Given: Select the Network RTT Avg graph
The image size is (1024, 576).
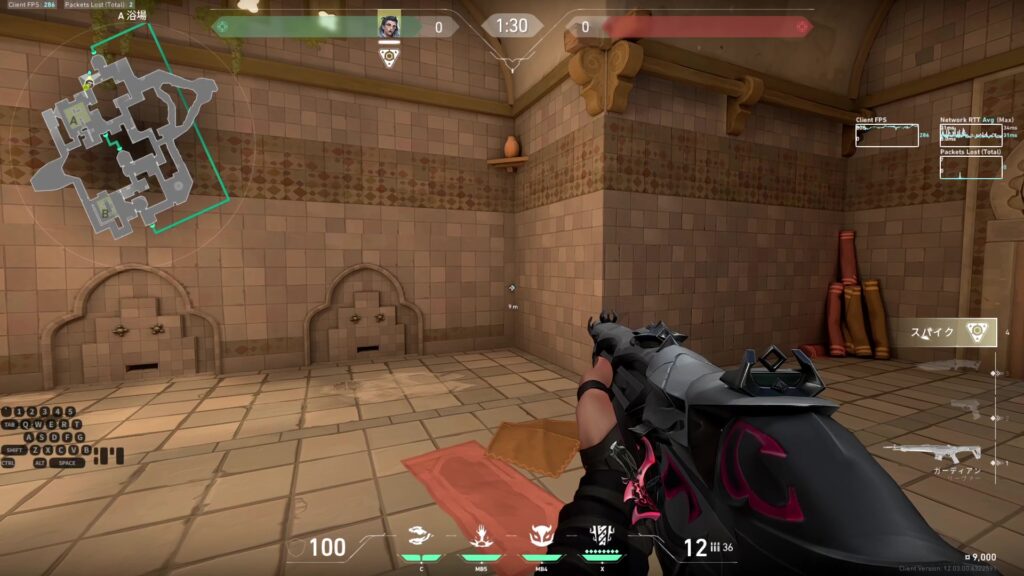Looking at the screenshot, I should coord(971,135).
